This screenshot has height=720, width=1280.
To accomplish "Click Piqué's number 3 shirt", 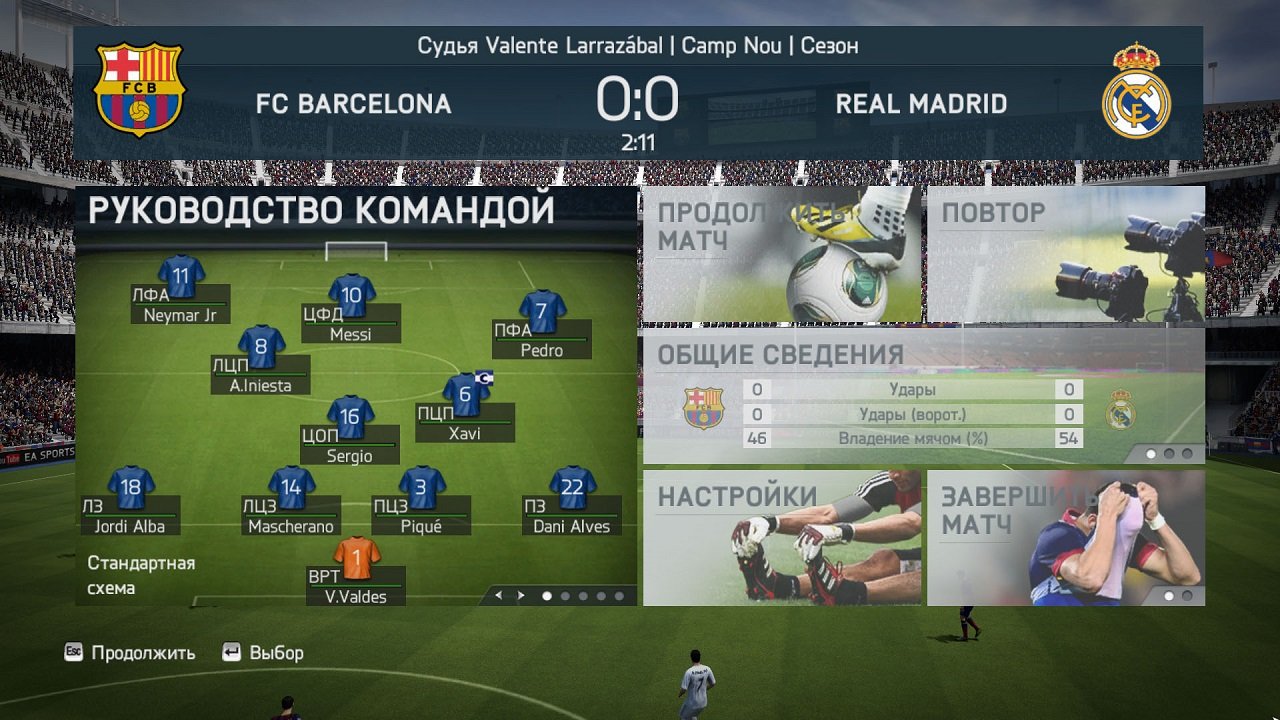I will [420, 488].
